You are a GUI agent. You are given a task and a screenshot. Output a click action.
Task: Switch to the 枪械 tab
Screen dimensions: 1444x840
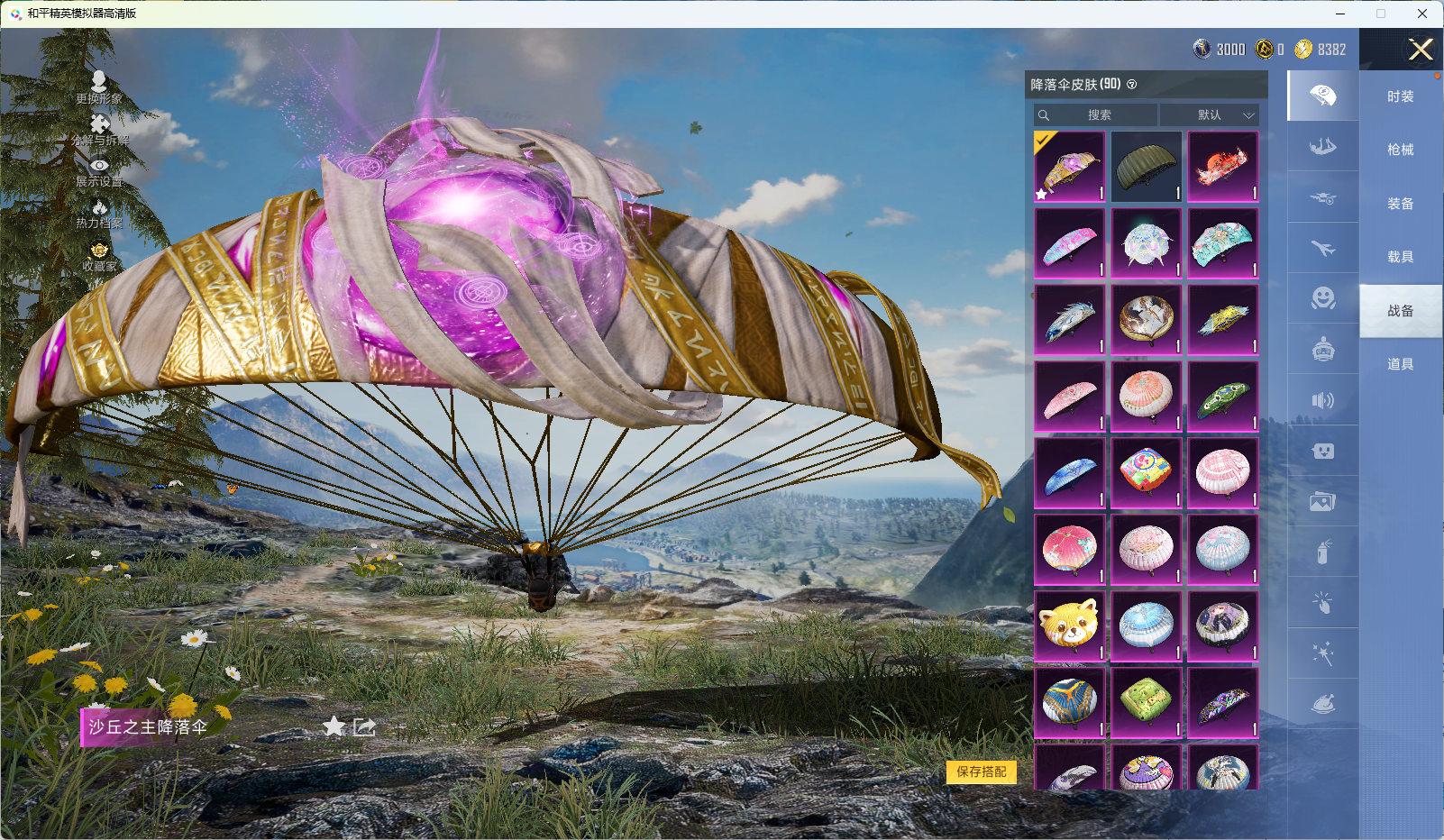click(1400, 150)
